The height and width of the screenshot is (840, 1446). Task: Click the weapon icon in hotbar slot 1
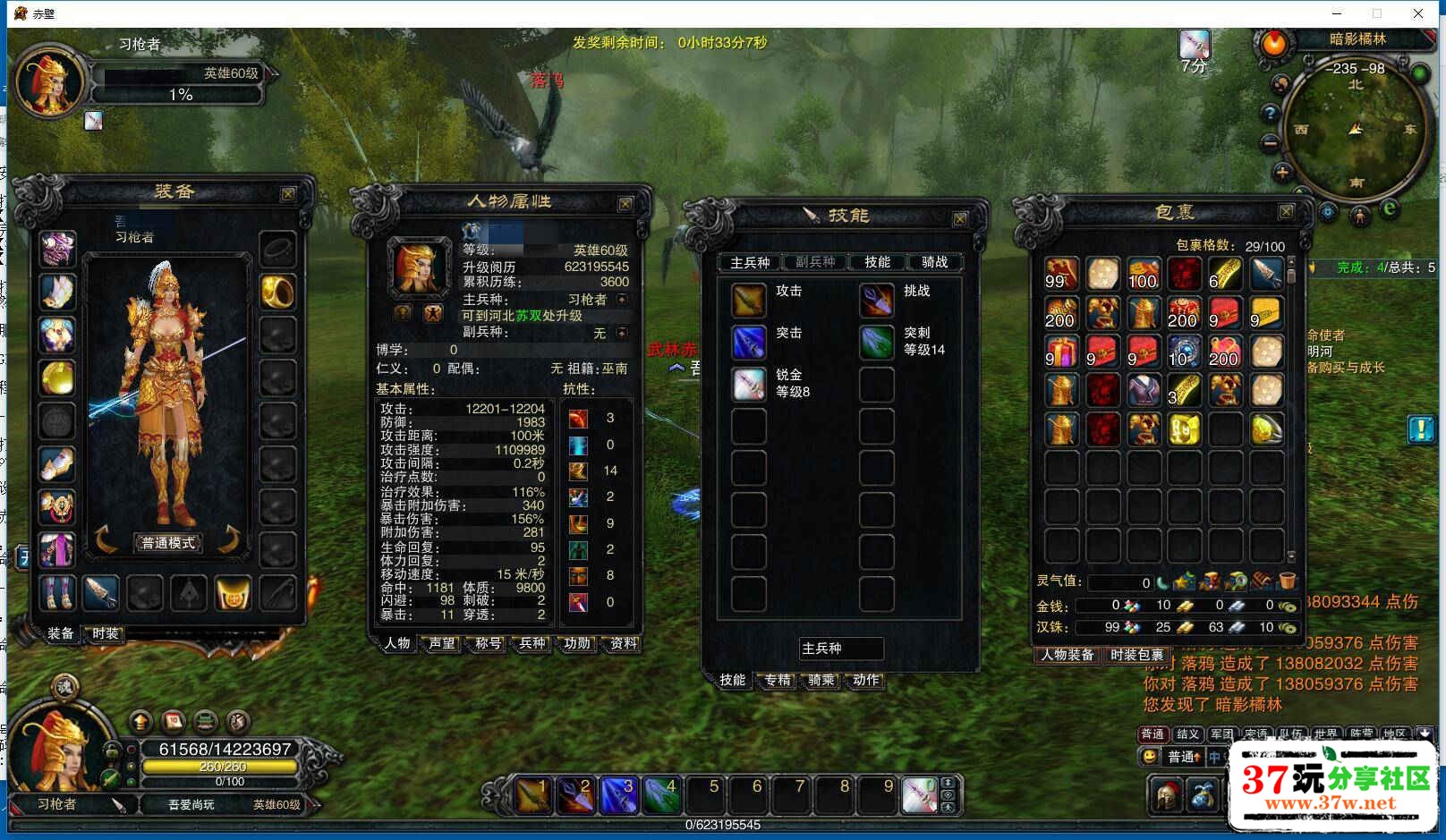(534, 794)
